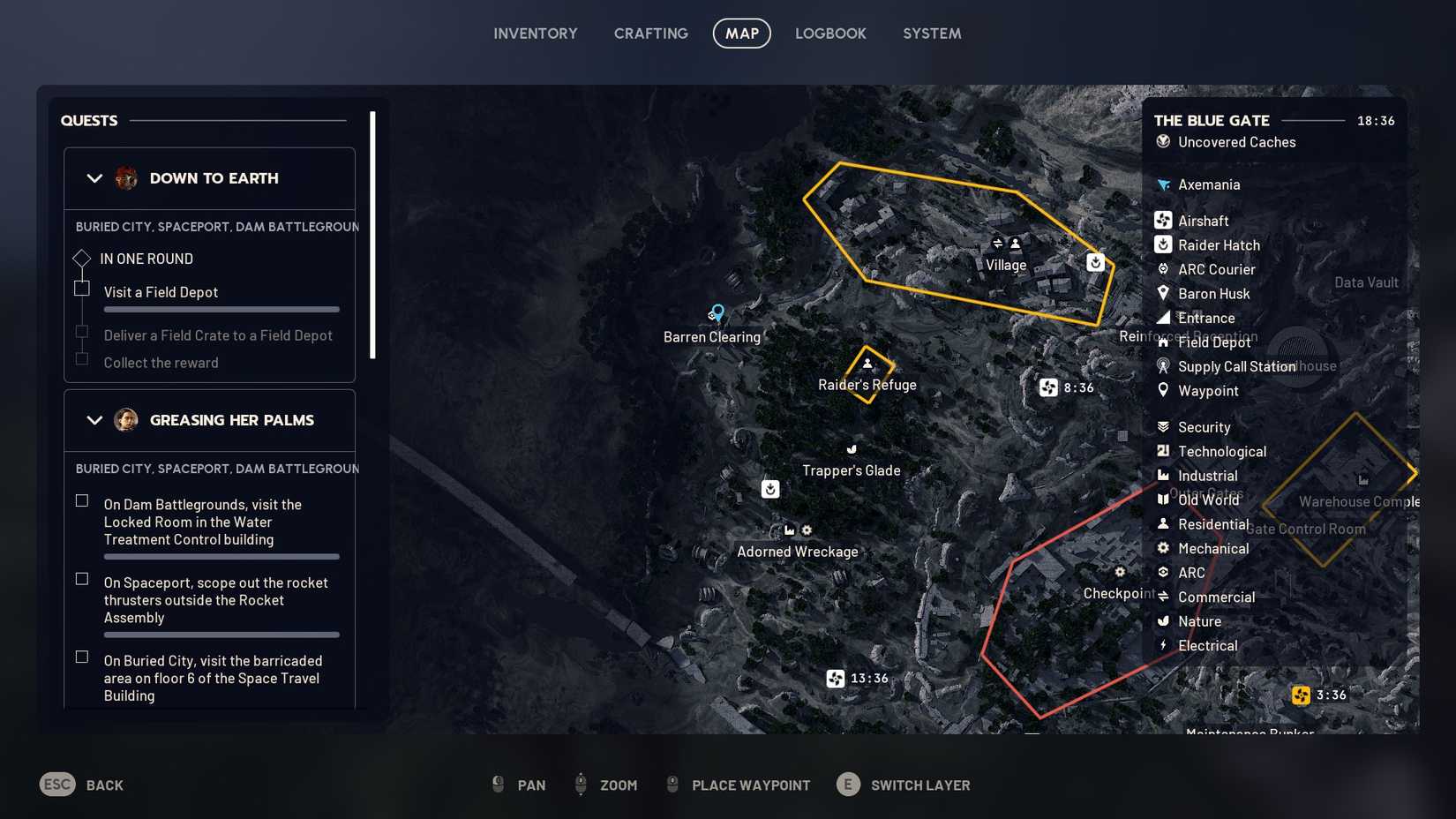Switch to the Inventory tab
The image size is (1456, 819).
[535, 33]
